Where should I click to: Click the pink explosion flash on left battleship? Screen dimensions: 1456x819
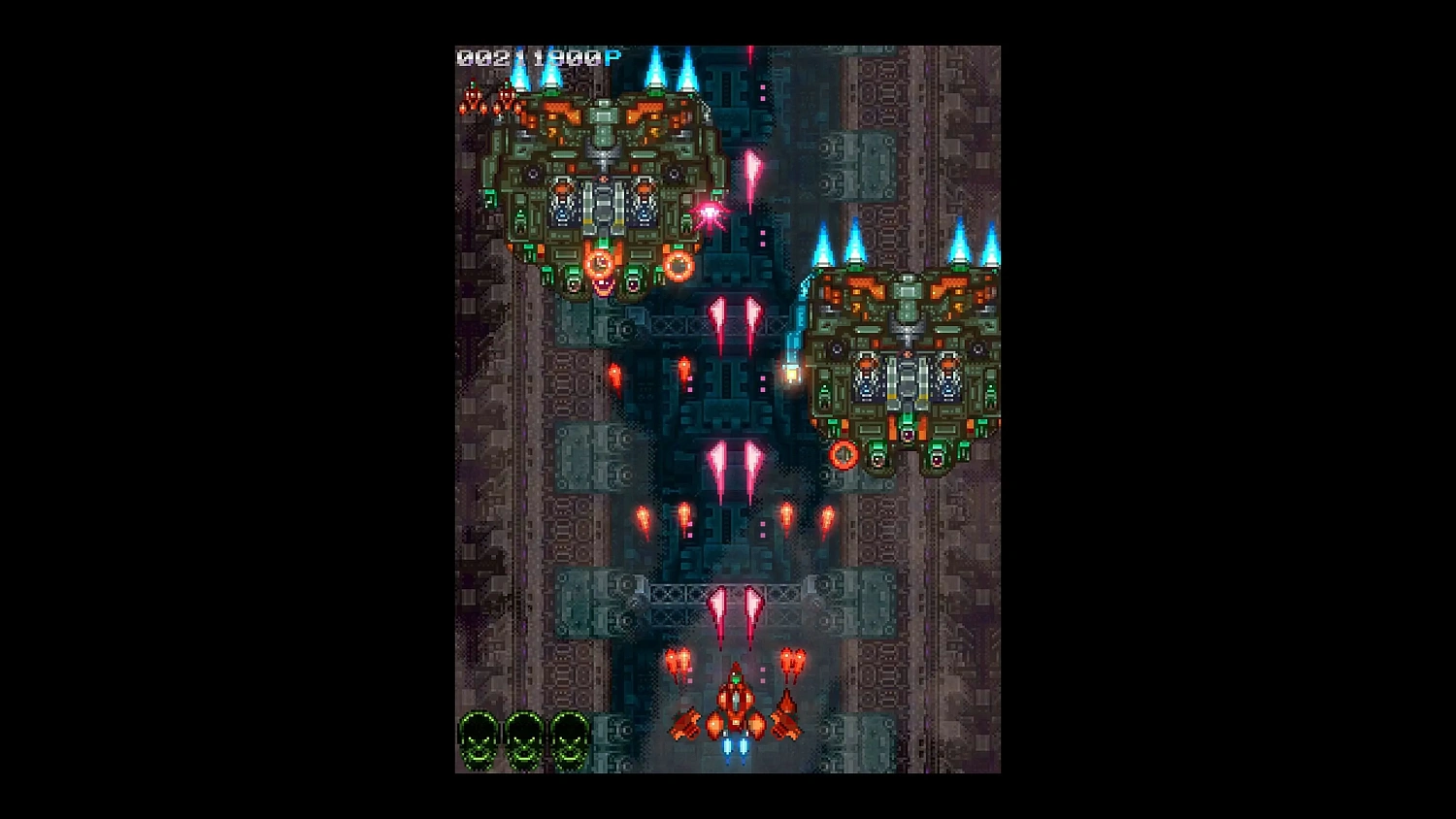coord(709,215)
